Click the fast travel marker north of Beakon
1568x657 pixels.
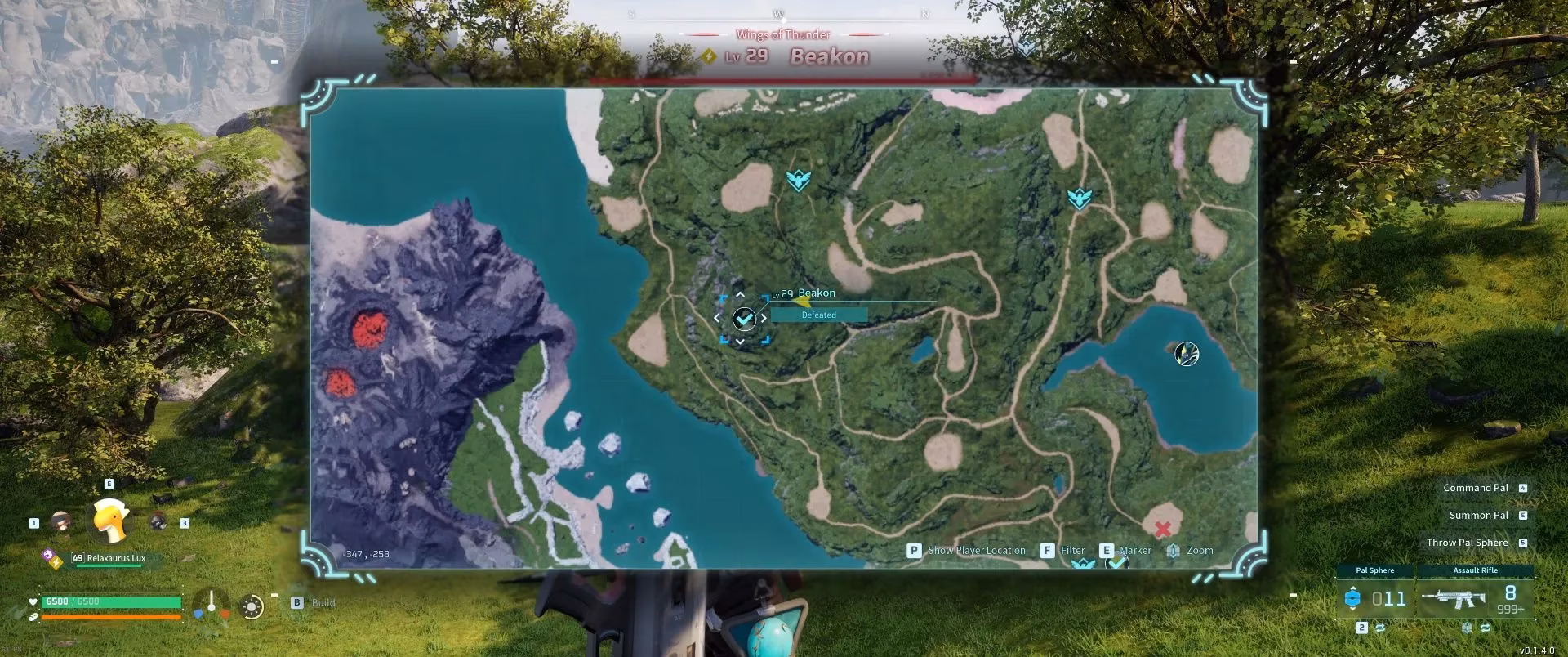click(798, 180)
